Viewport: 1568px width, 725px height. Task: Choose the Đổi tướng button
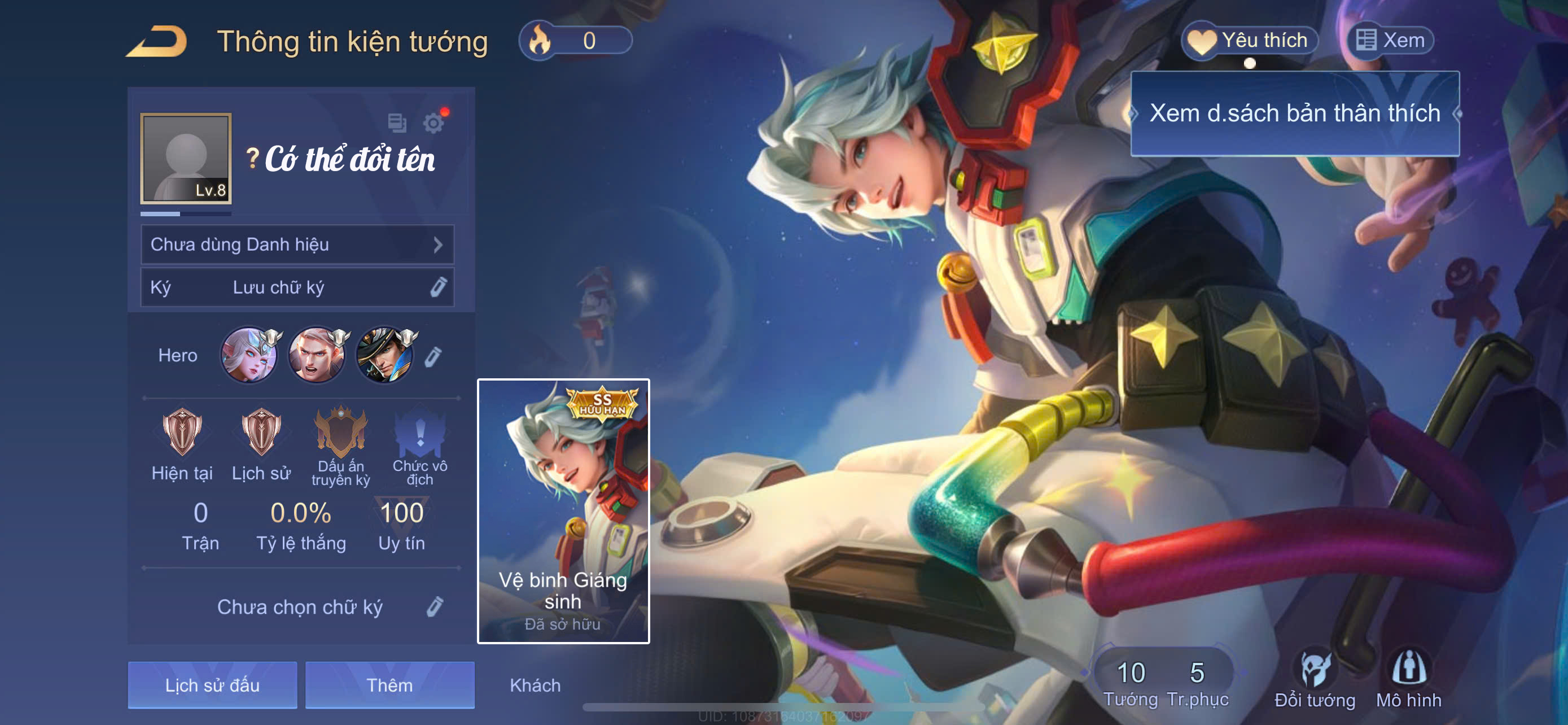tap(1315, 679)
